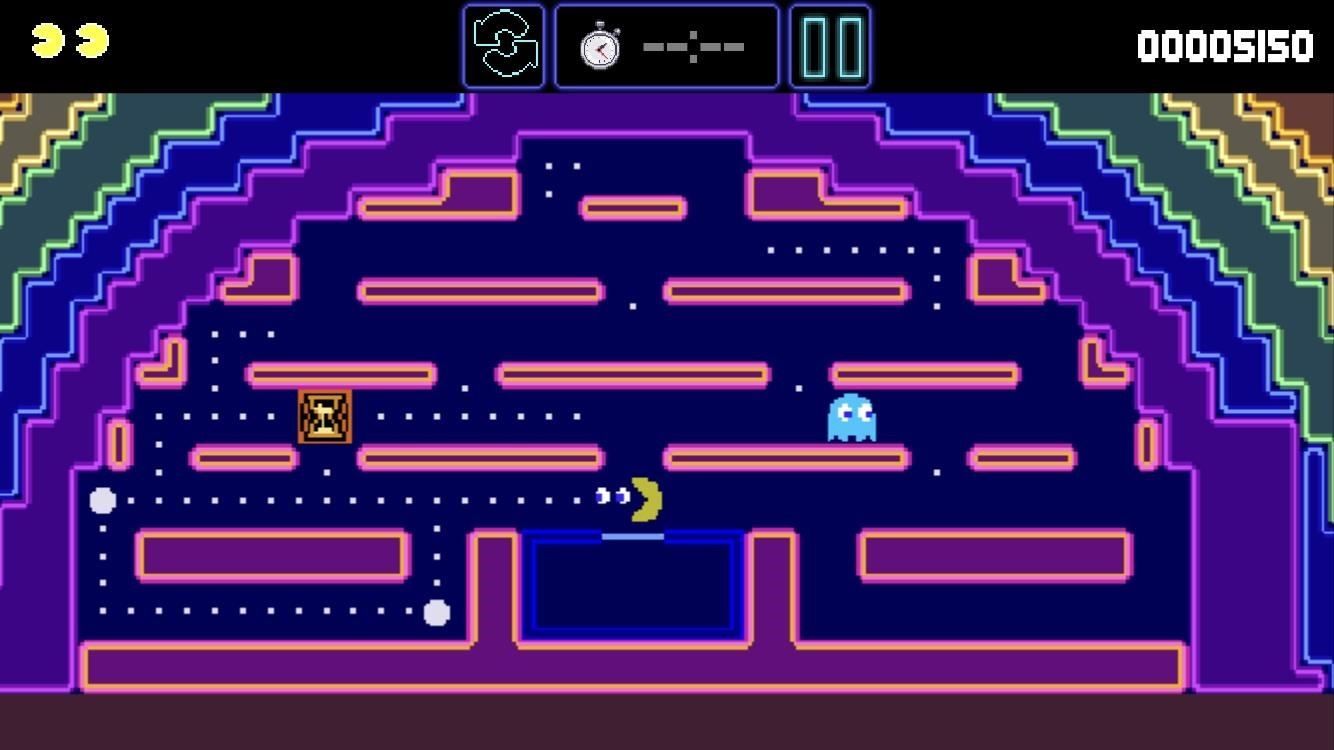
Task: Click inside the blue ghost pen box
Action: (635, 585)
